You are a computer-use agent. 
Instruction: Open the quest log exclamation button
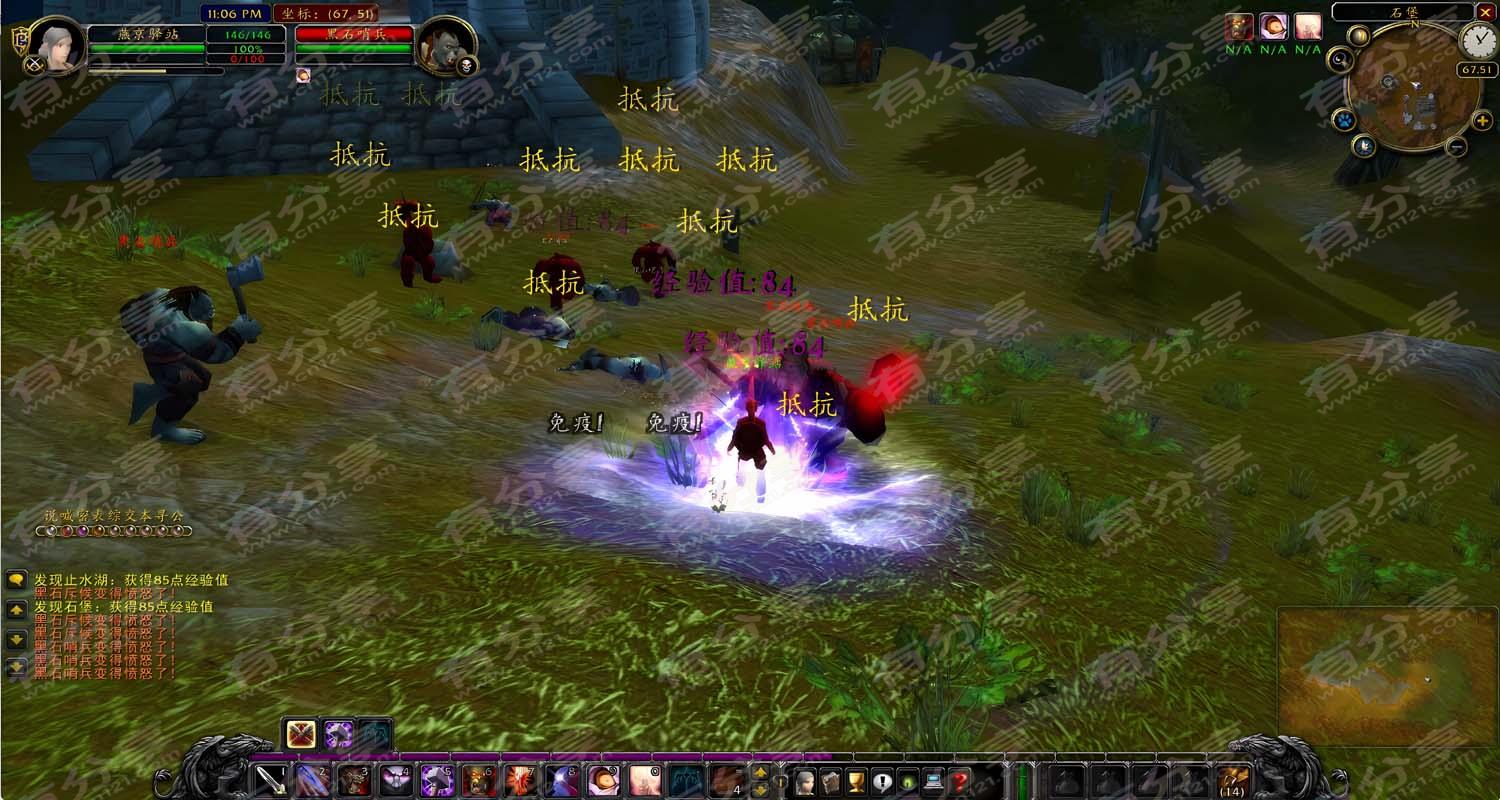(x=882, y=781)
